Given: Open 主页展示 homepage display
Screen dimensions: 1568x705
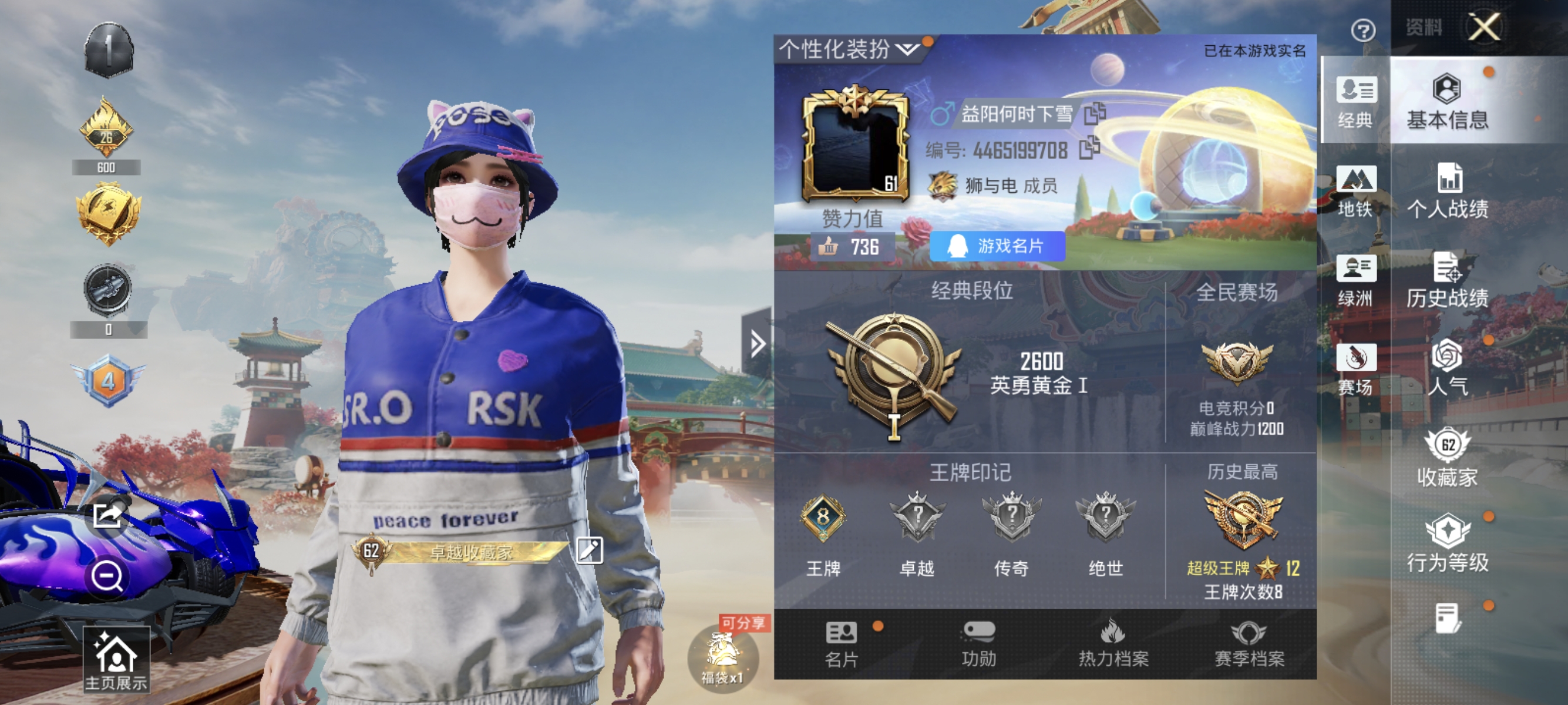Looking at the screenshot, I should tap(116, 659).
